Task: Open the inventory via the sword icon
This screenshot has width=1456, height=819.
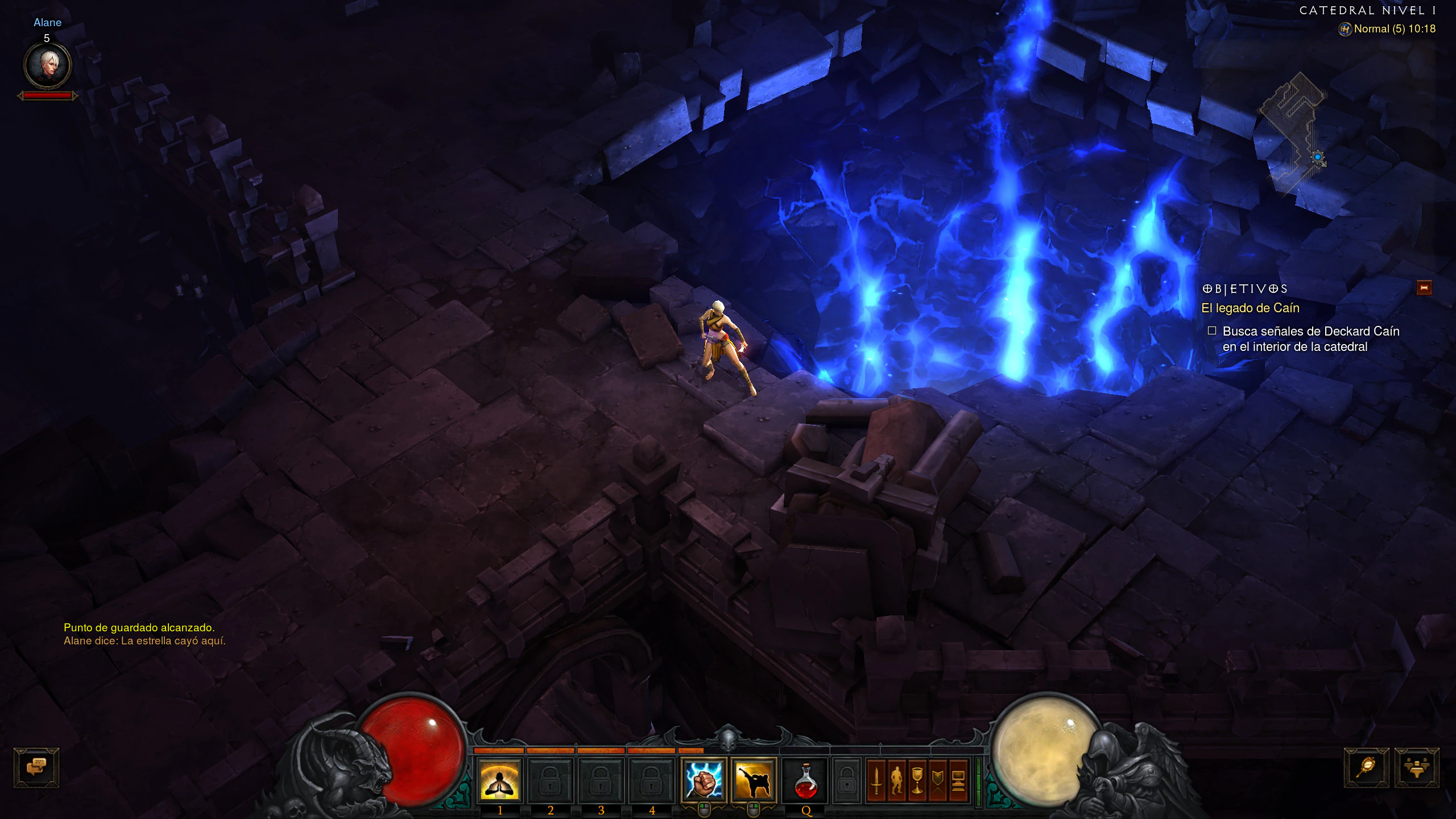Action: 876,780
